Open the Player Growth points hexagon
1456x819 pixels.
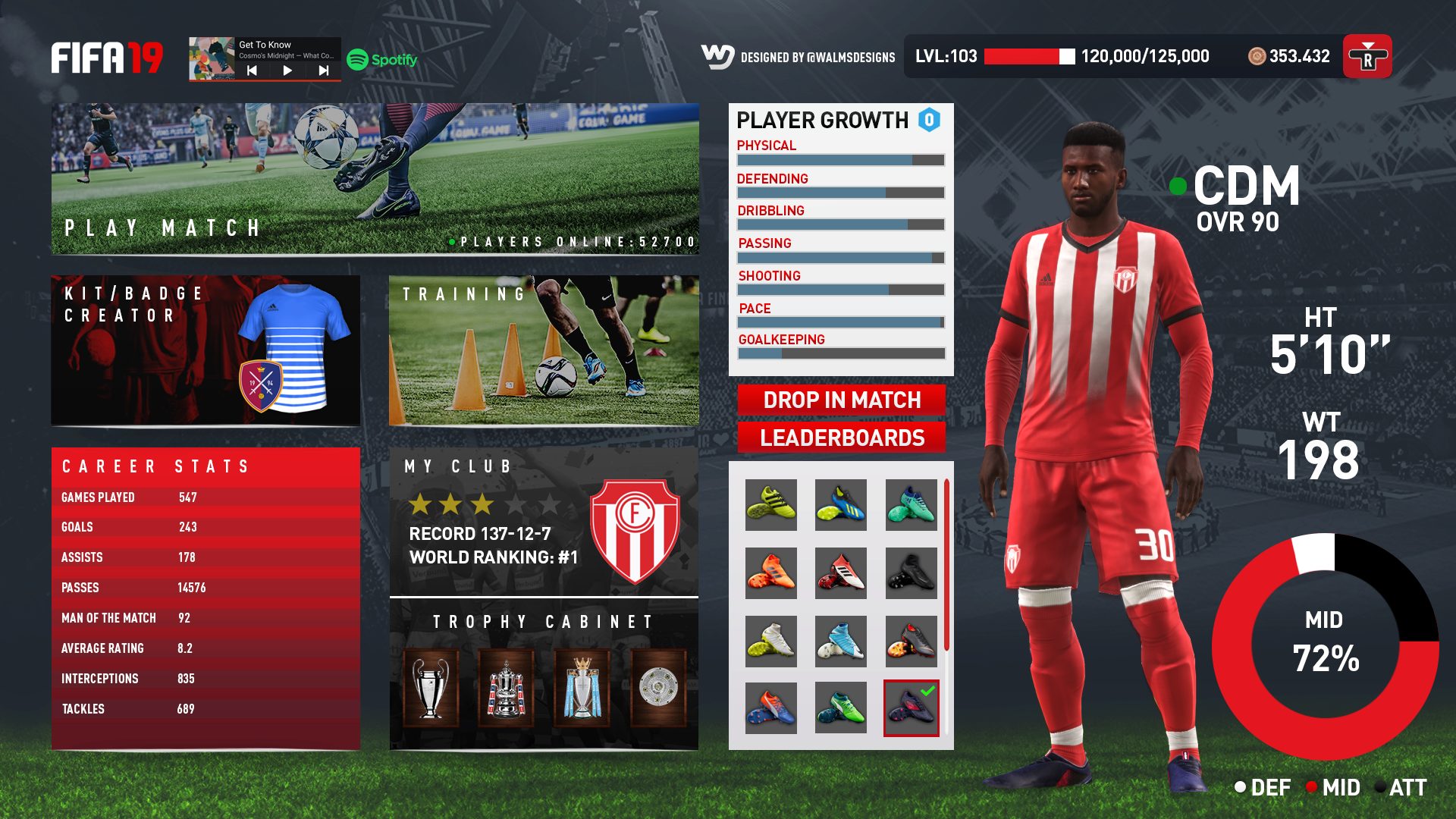(x=929, y=120)
